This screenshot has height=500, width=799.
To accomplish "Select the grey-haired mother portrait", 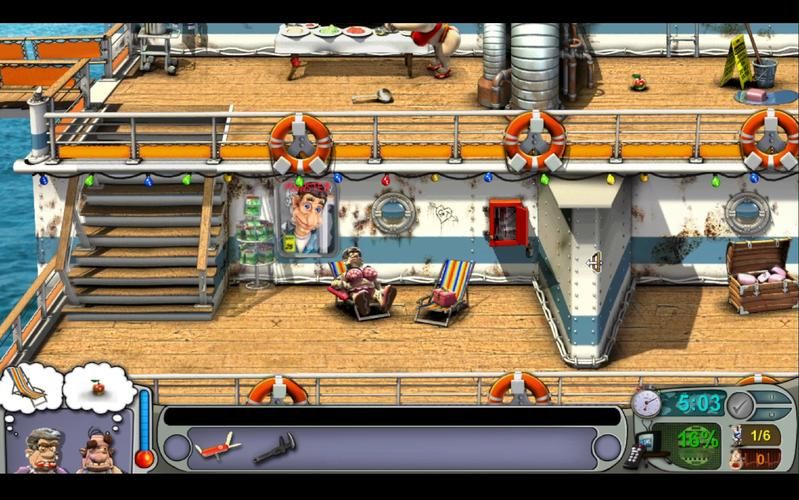I will click(x=45, y=450).
